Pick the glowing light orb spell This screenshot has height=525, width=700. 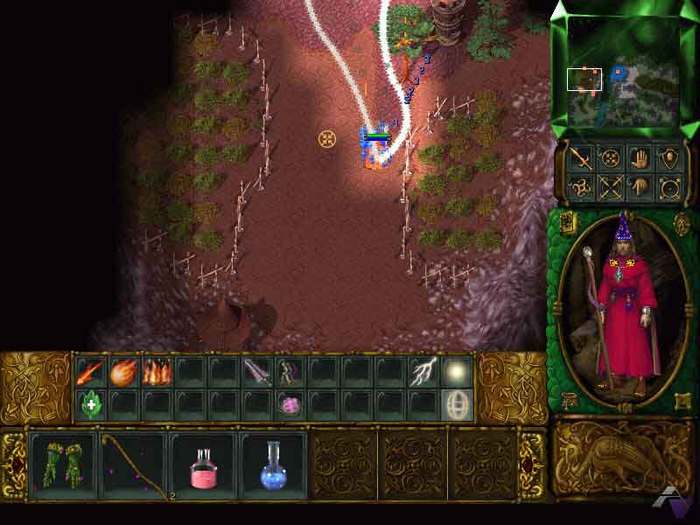click(458, 373)
